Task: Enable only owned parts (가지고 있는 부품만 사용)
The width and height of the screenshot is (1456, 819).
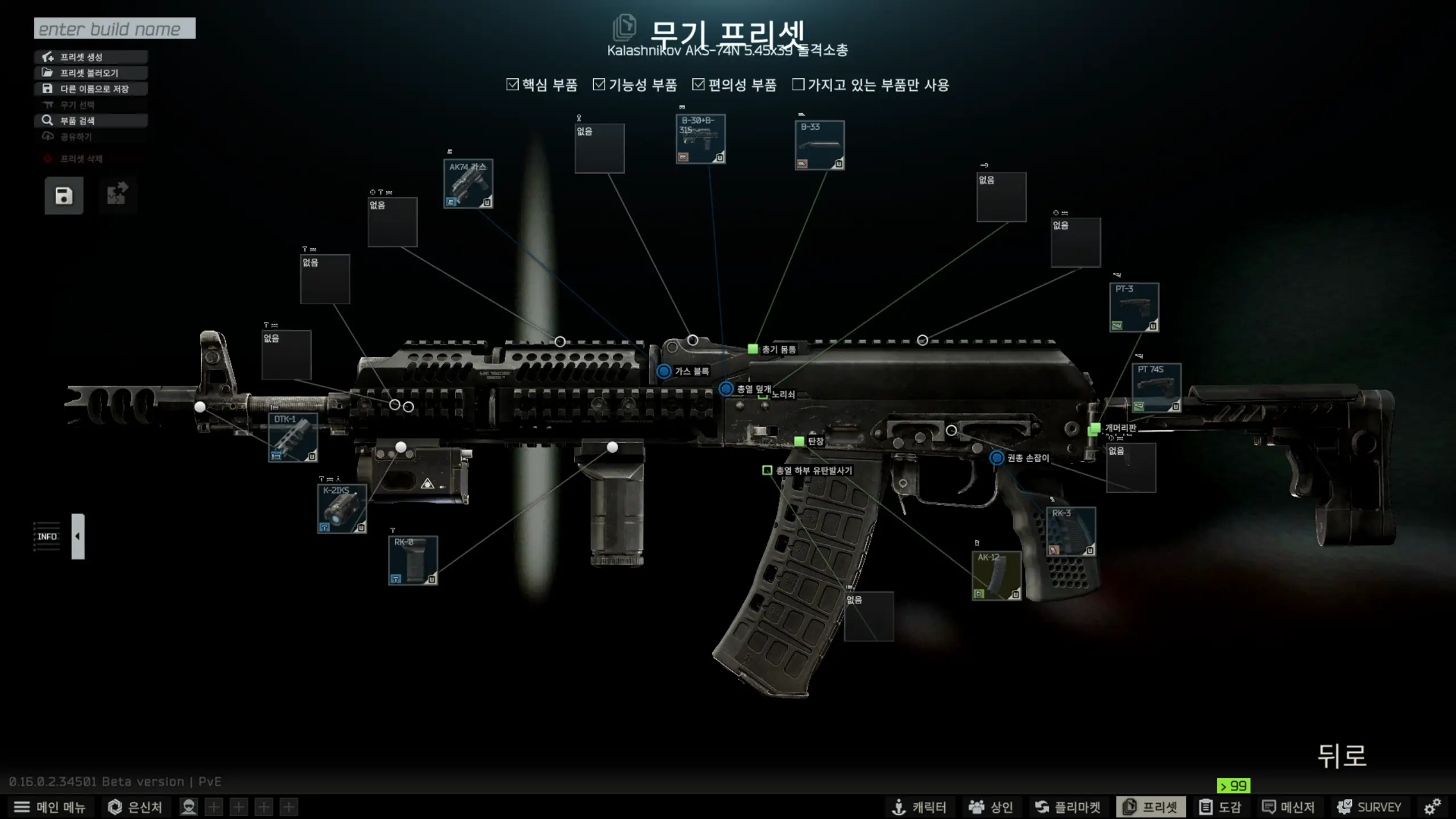Action: pyautogui.click(x=799, y=85)
